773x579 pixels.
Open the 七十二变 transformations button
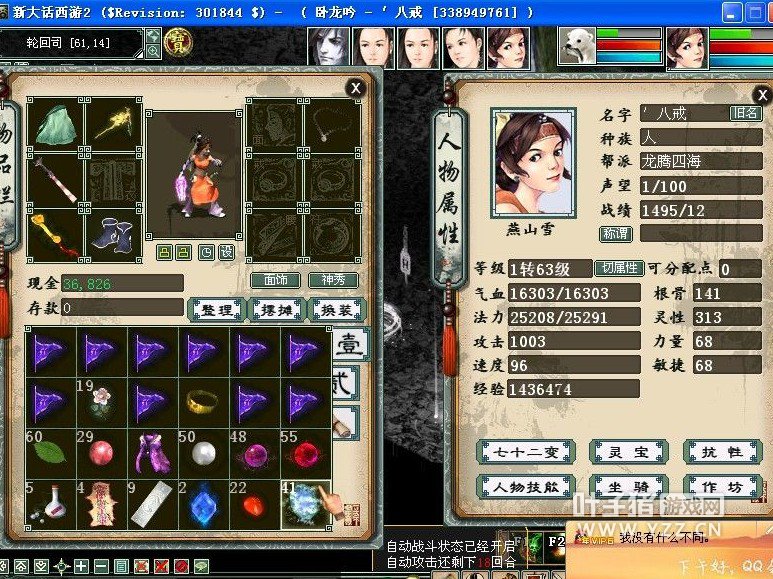click(516, 452)
